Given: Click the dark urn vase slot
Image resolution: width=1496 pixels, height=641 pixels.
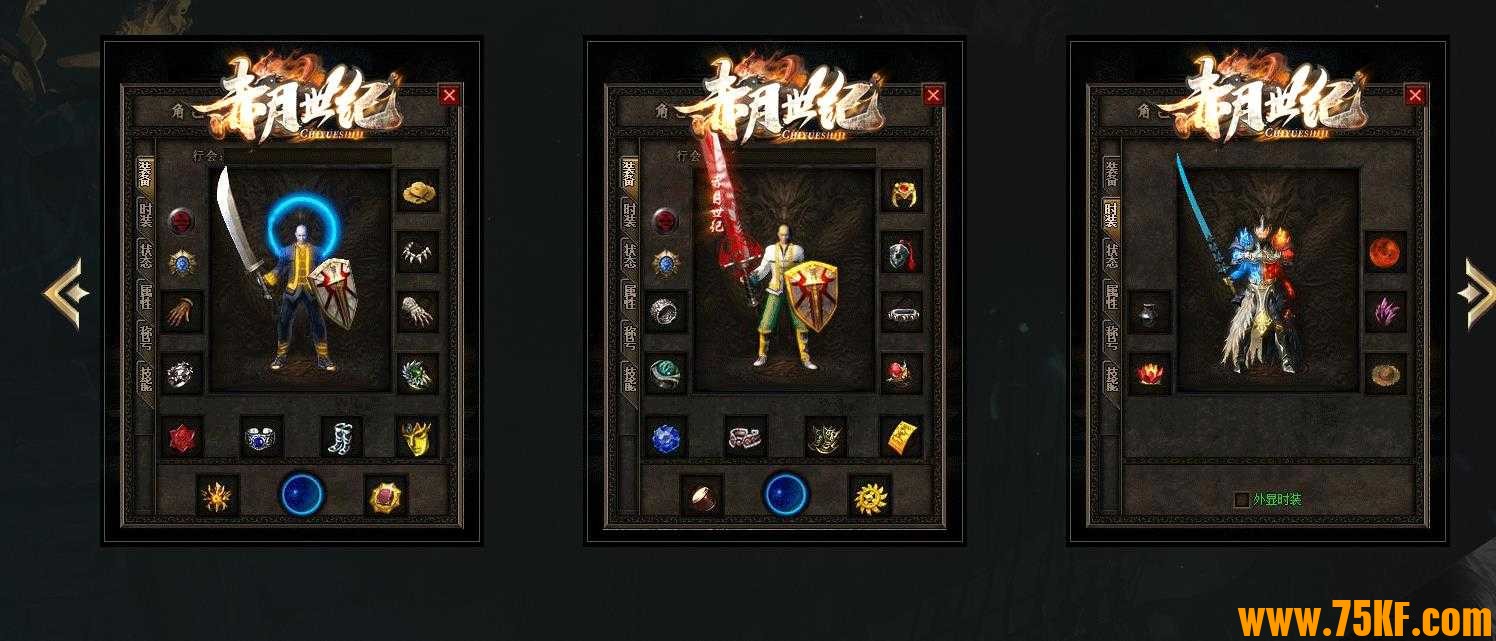Looking at the screenshot, I should point(1149,312).
